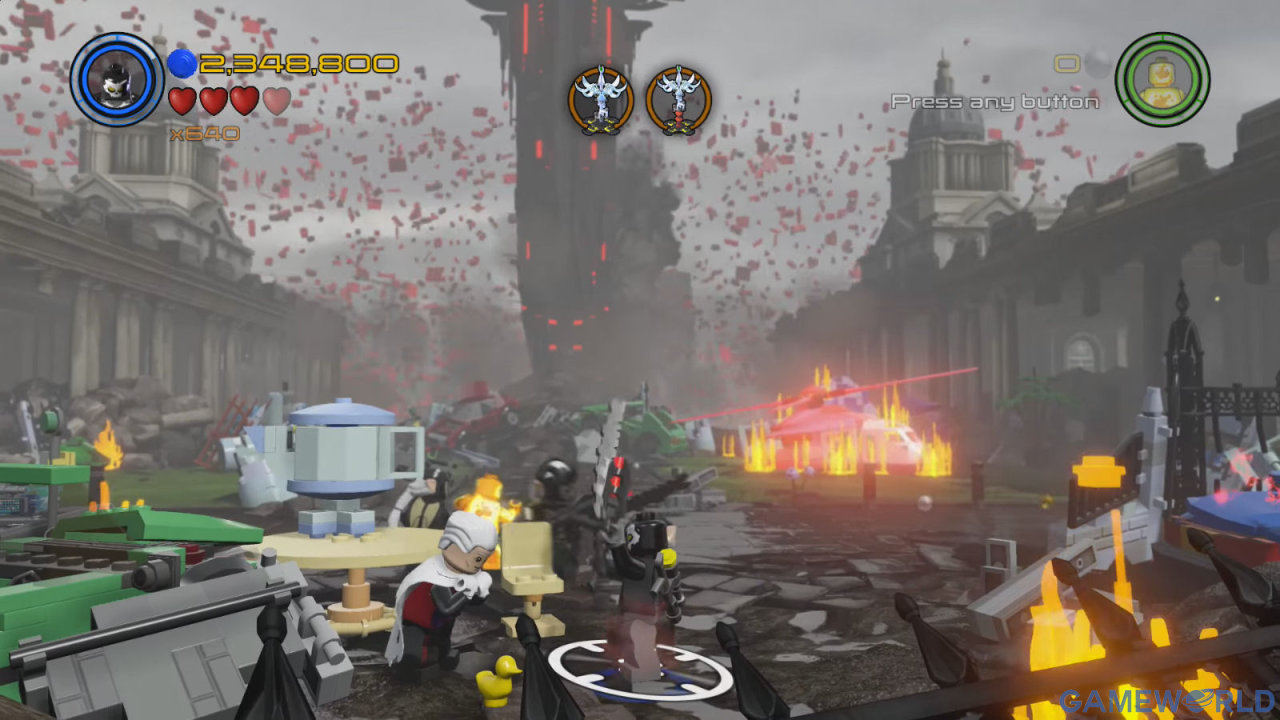Select the player one character portrait
Screen dimensions: 1280x720
click(117, 79)
